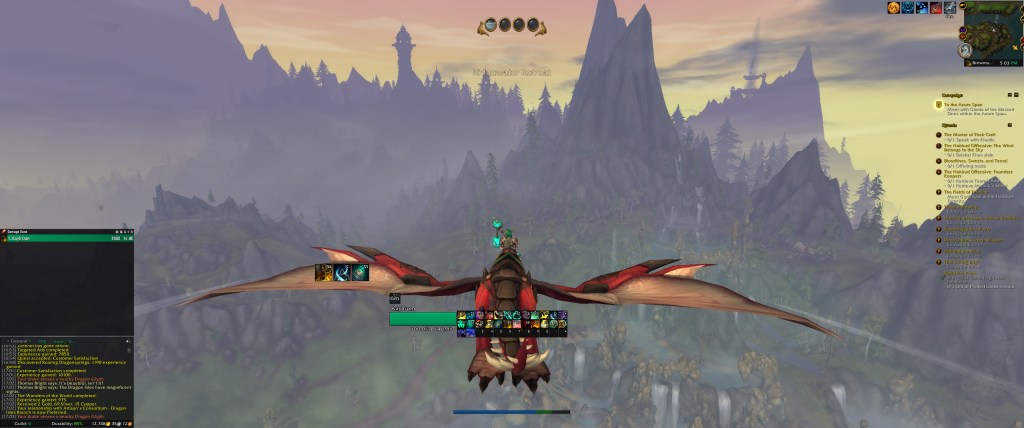Image resolution: width=1024 pixels, height=428 pixels.
Task: Track The Master of Their Craft quest
Action: click(972, 134)
